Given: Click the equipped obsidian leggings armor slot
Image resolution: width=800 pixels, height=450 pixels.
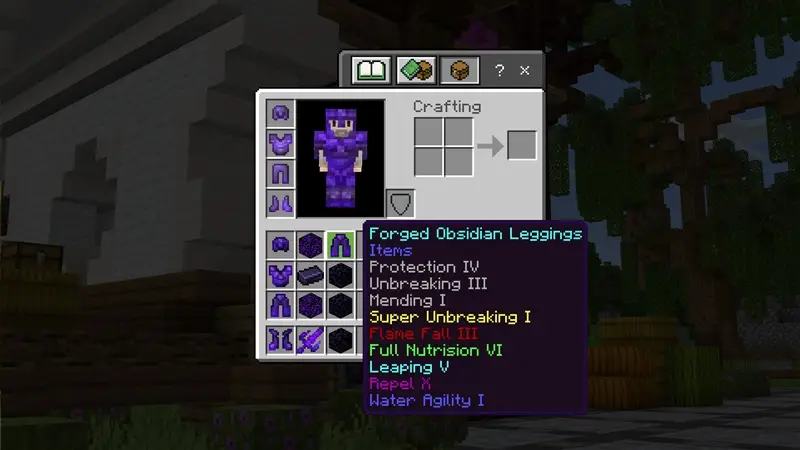Looking at the screenshot, I should click(x=280, y=174).
